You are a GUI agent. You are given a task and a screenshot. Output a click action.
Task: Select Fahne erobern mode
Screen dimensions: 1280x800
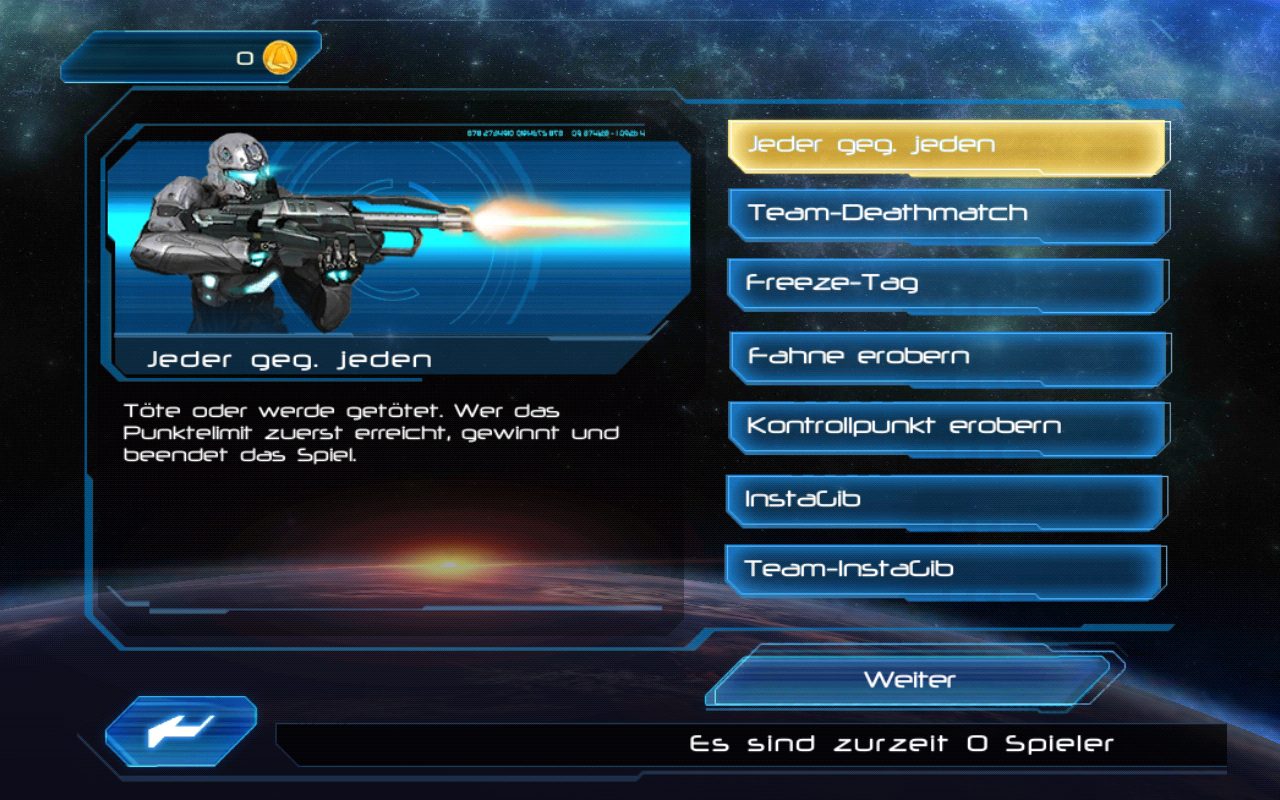tap(947, 357)
